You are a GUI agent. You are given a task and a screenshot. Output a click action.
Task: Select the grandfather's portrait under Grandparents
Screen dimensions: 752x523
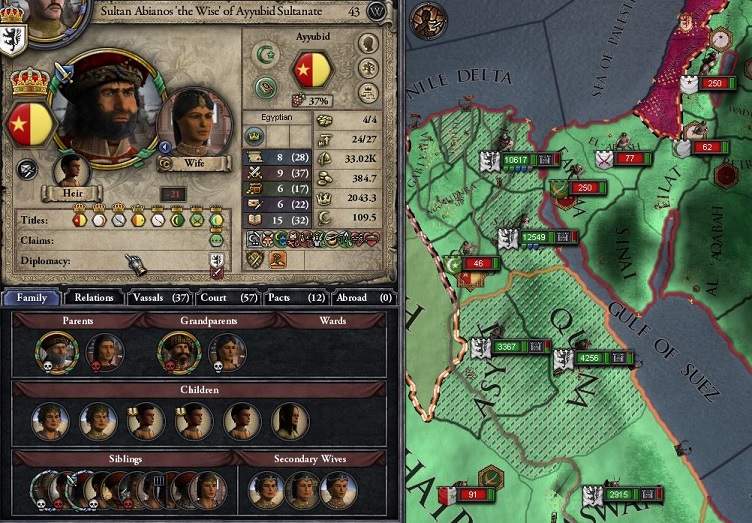tap(177, 351)
